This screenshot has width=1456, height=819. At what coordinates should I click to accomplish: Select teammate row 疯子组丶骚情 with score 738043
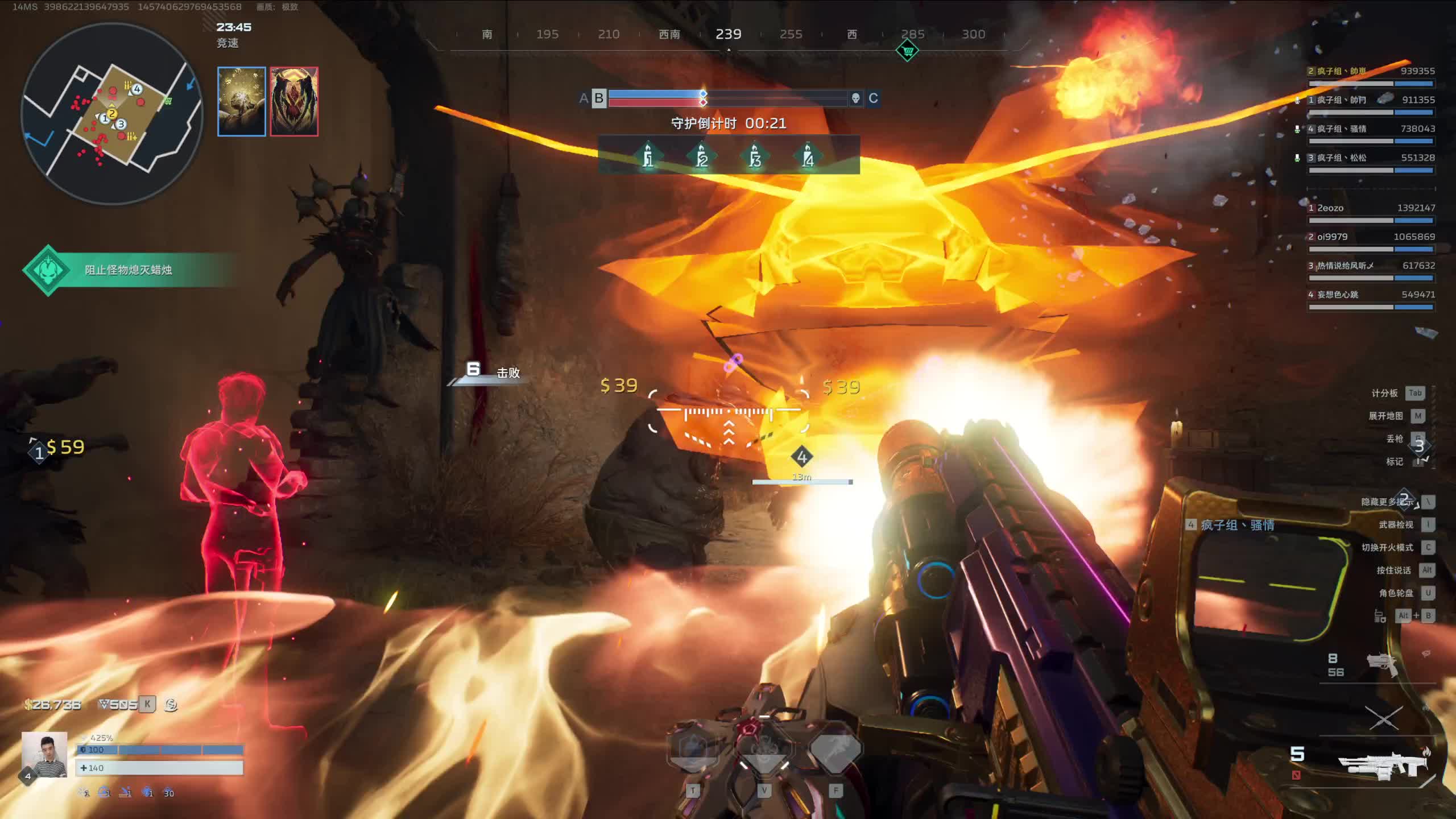pyautogui.click(x=1371, y=130)
